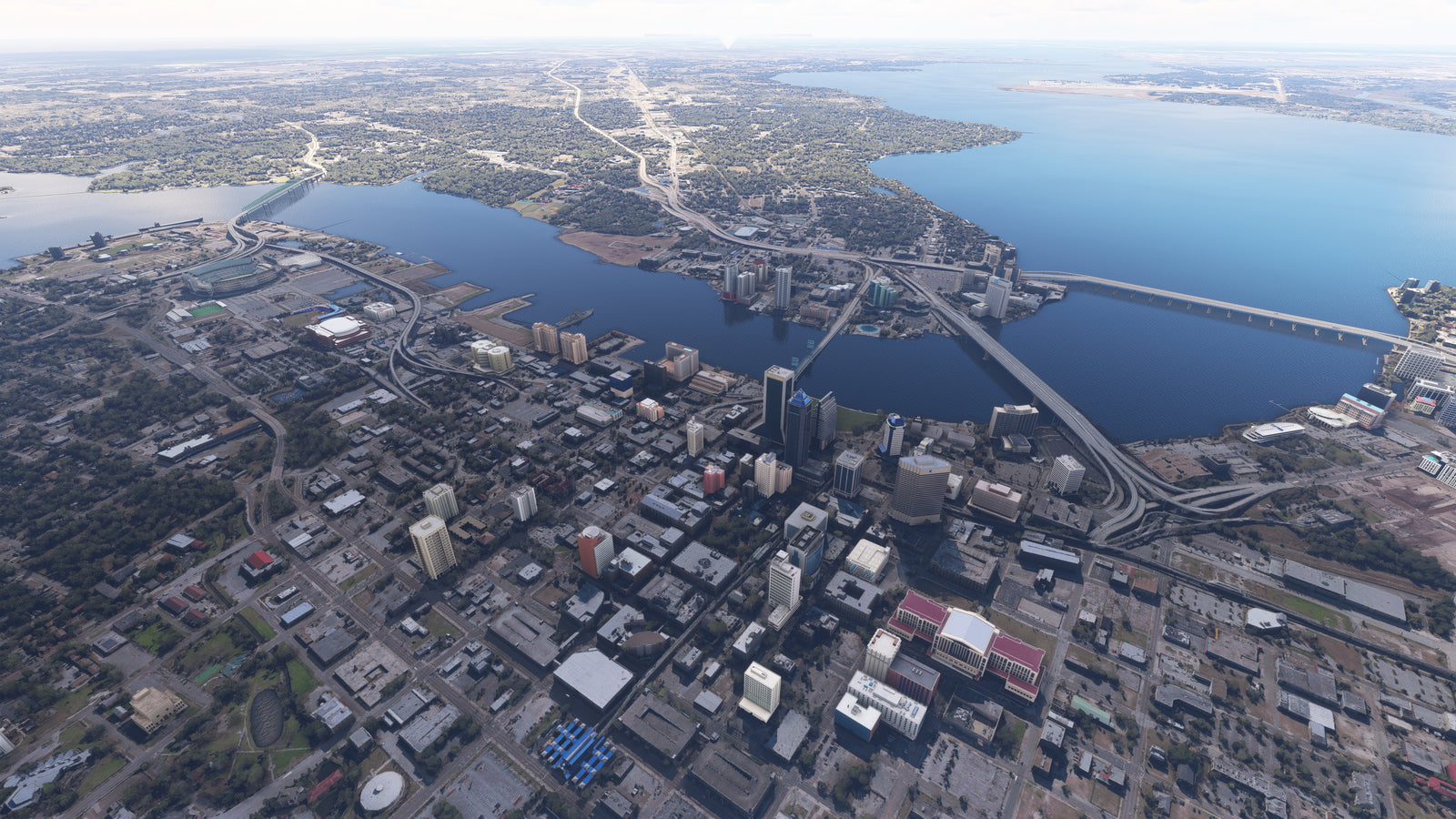Open the toolbar with the top-center arrow handle
Image resolution: width=1456 pixels, height=819 pixels.
[728, 41]
